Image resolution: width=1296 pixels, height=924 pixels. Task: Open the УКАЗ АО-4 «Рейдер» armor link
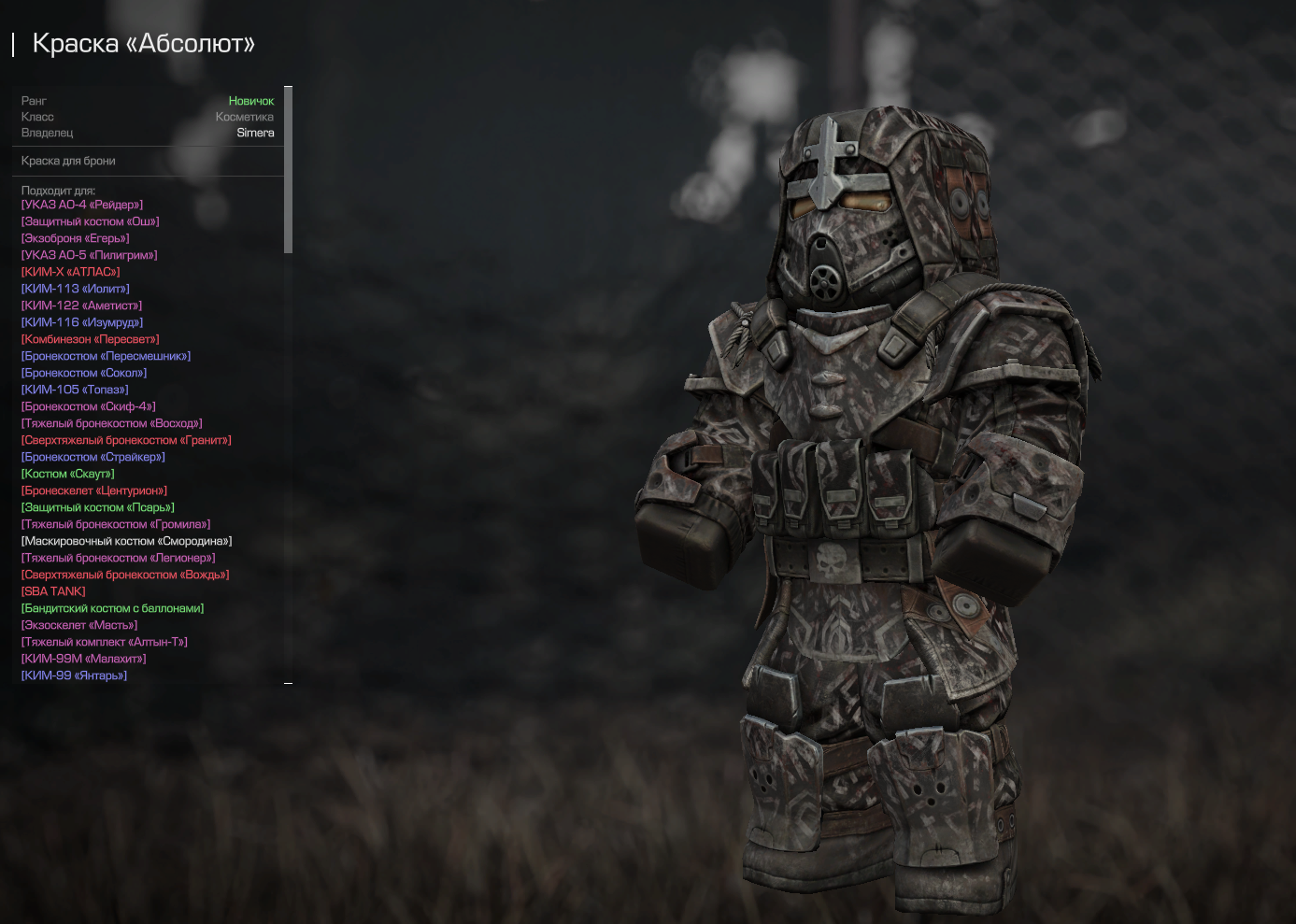point(82,205)
